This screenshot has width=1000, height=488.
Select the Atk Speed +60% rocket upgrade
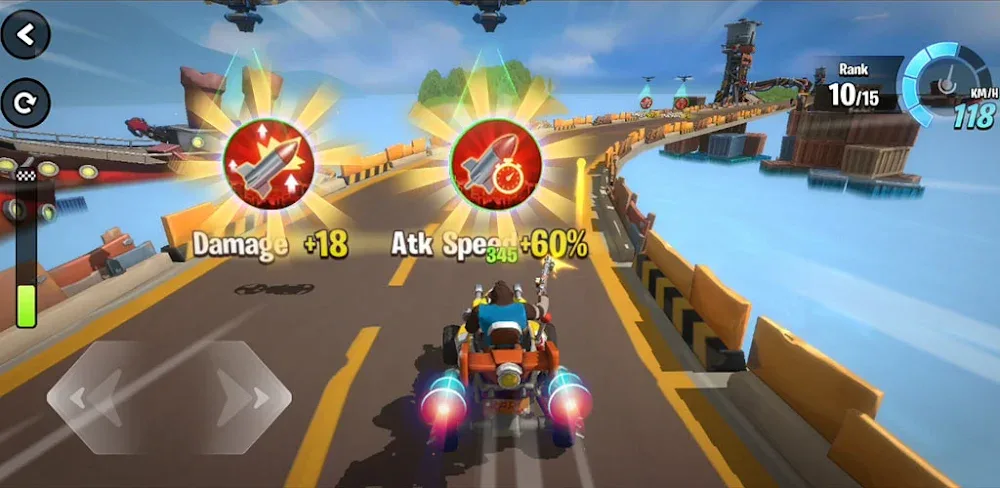tap(495, 164)
